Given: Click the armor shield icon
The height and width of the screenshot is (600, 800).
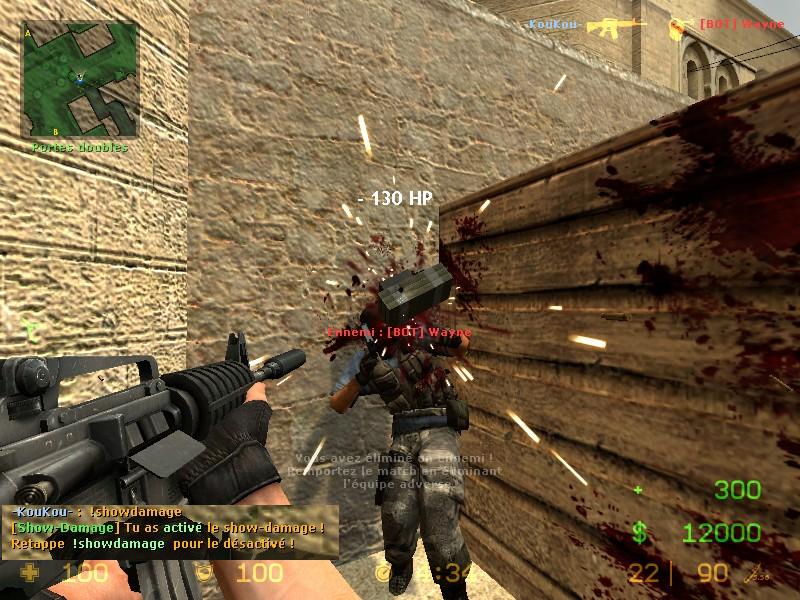Looking at the screenshot, I should (204, 573).
